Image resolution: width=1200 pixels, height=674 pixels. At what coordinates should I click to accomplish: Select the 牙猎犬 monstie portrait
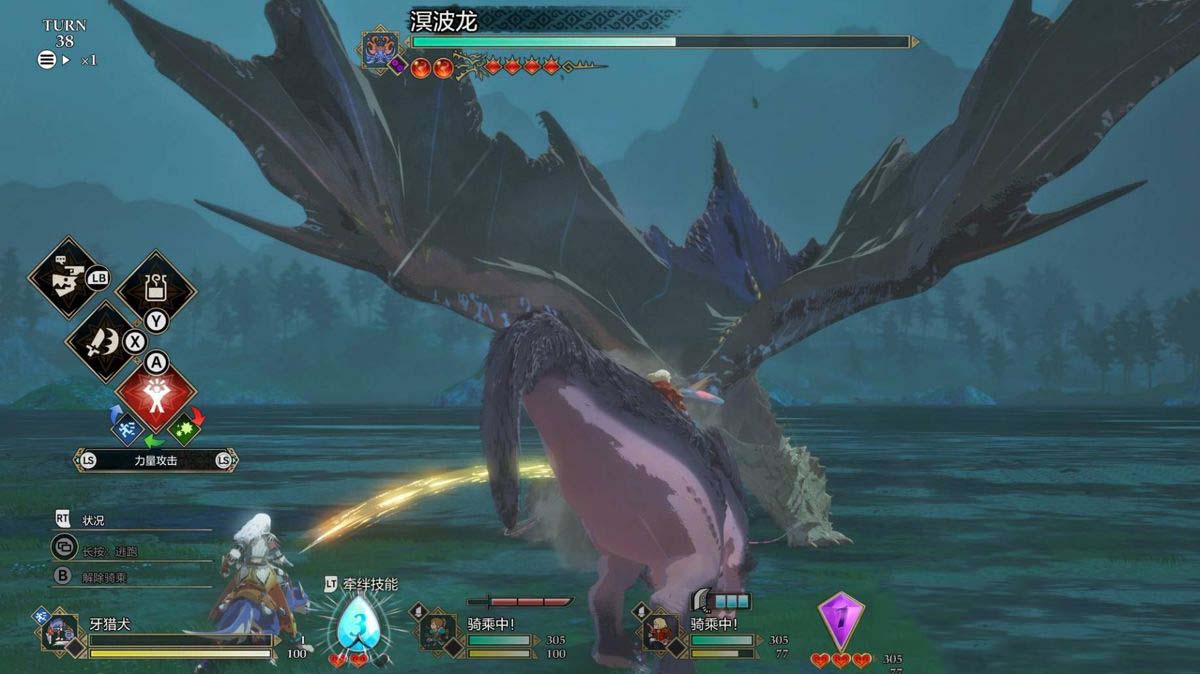point(59,632)
